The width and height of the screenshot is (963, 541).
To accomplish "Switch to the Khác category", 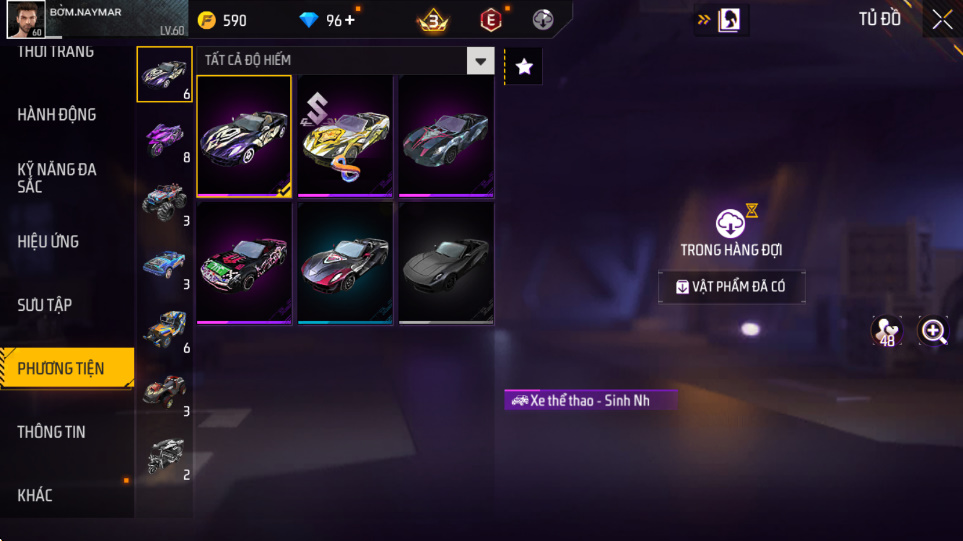I will [x=35, y=495].
